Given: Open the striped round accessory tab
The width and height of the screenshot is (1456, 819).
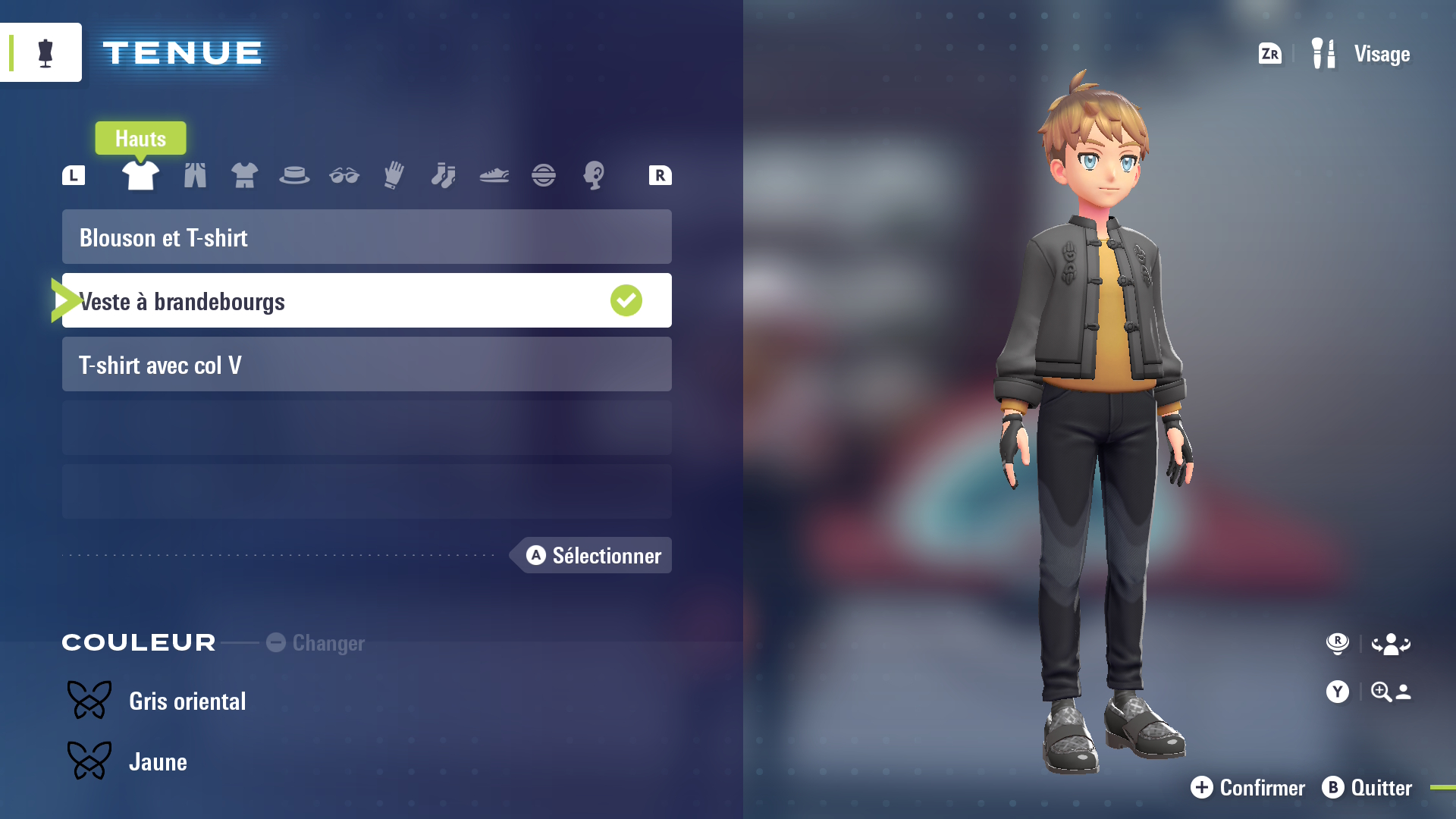Looking at the screenshot, I should [x=544, y=175].
